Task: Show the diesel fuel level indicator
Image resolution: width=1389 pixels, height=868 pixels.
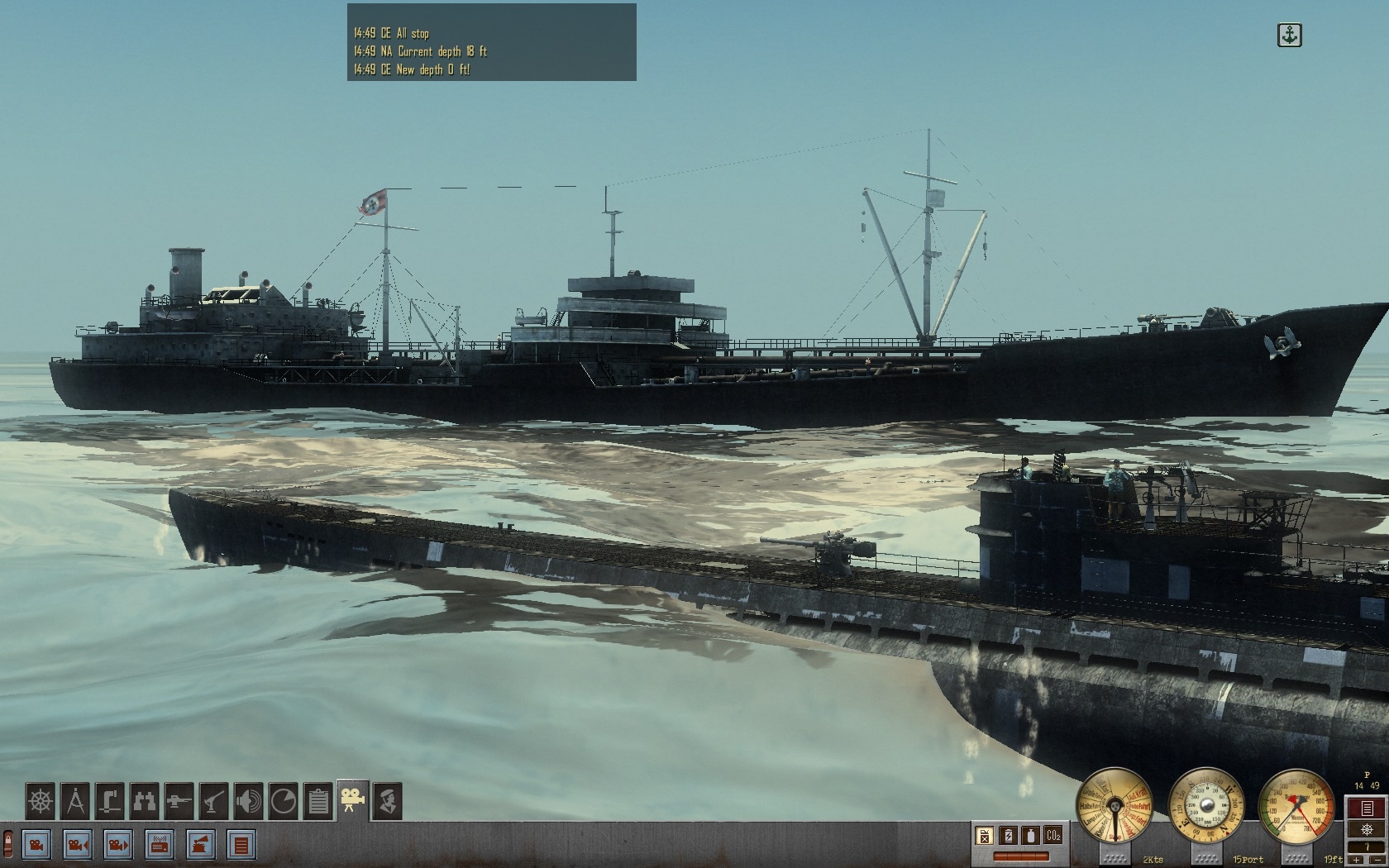Action: tap(984, 836)
